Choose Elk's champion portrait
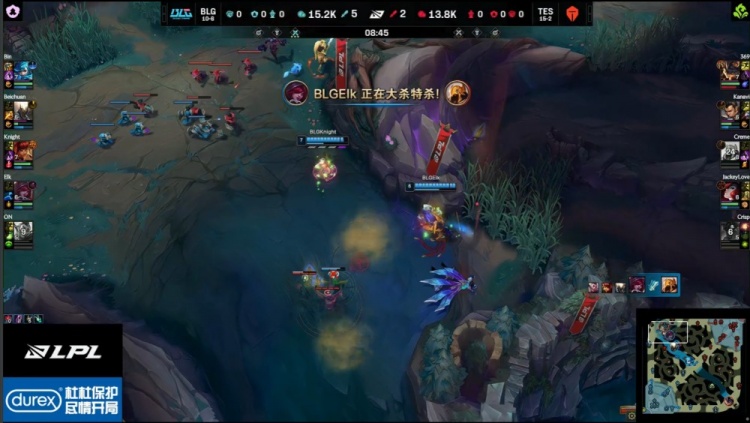 [24, 191]
